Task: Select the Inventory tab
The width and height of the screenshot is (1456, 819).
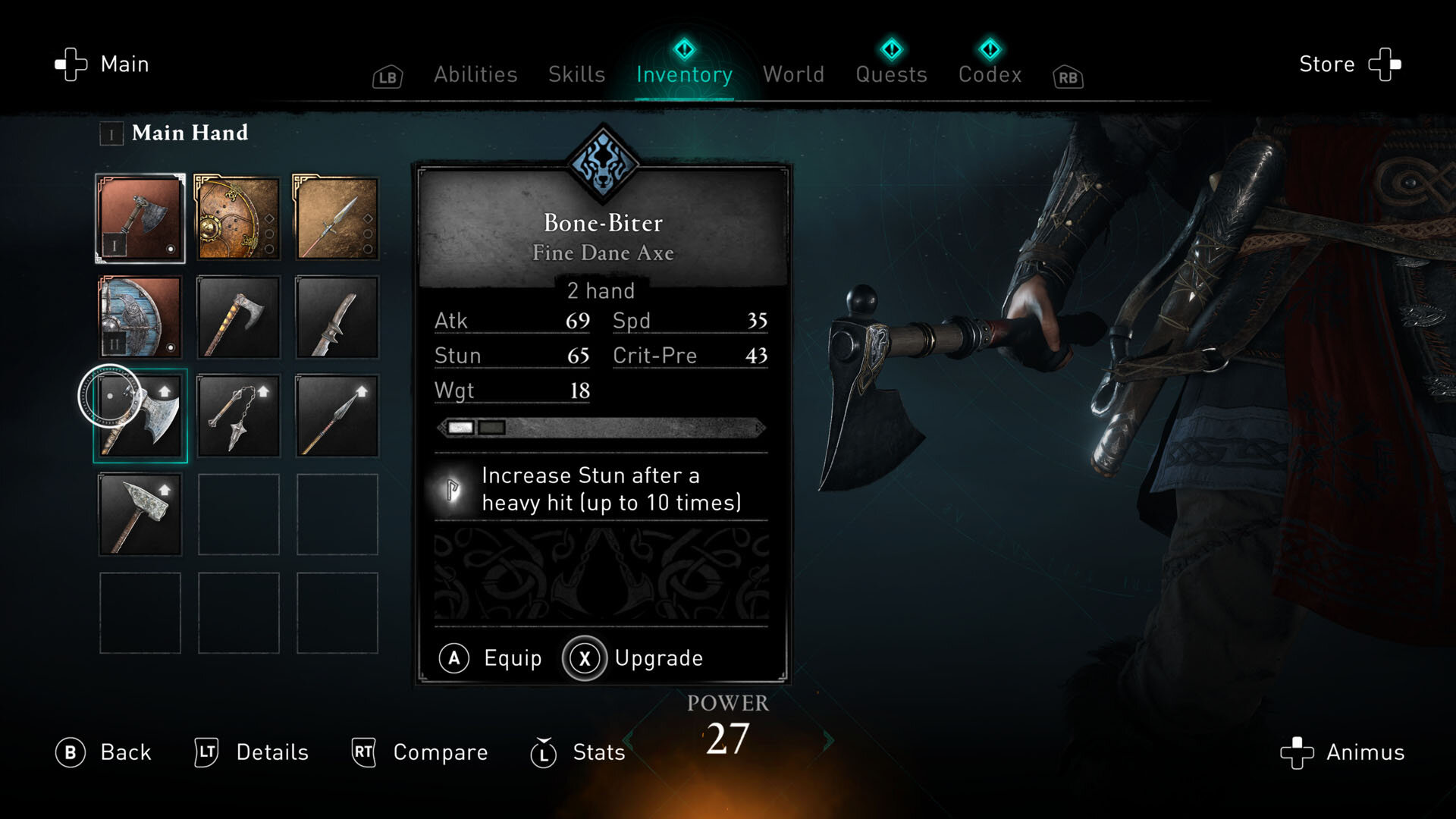Action: click(684, 74)
